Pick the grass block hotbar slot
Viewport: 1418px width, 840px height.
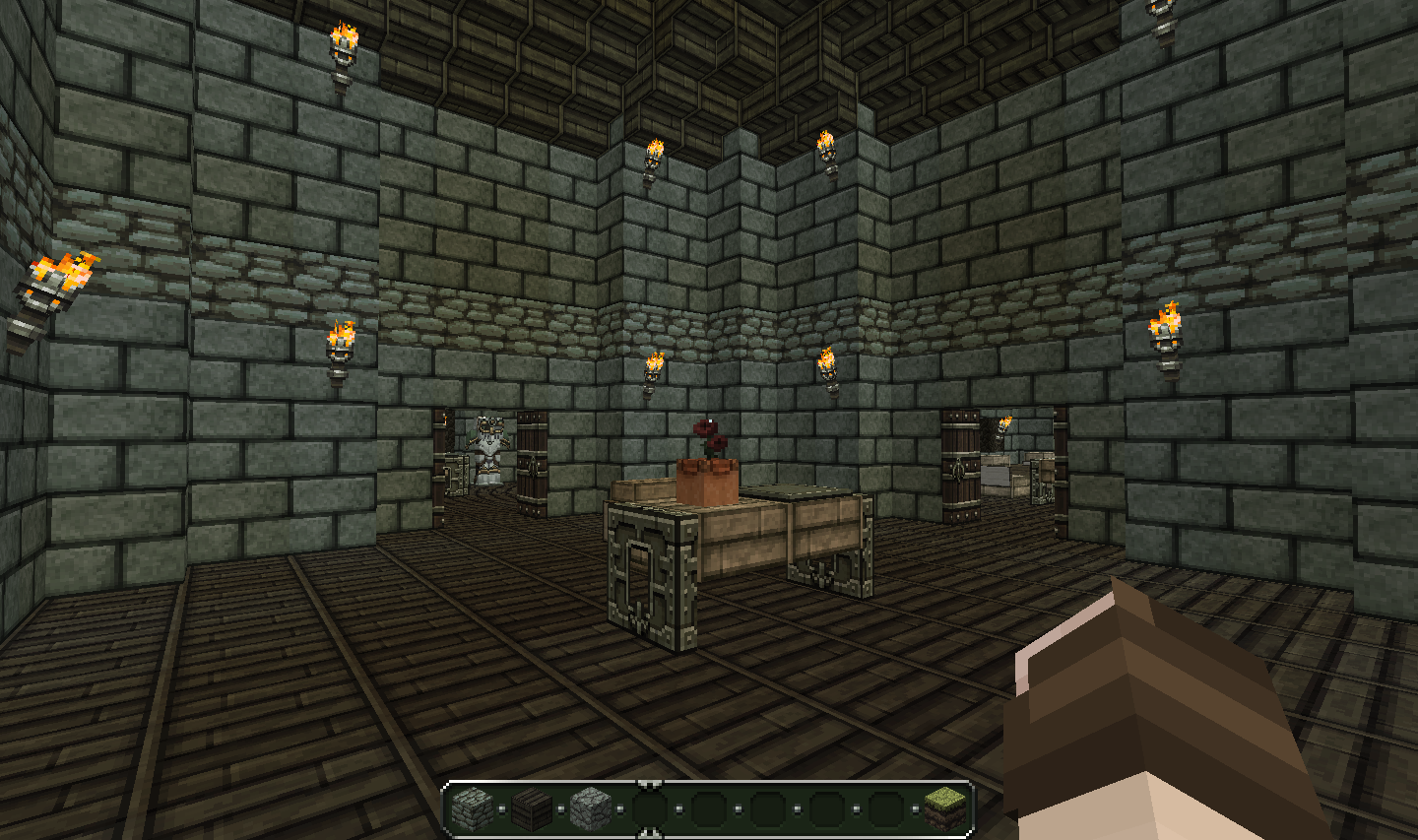click(x=944, y=809)
